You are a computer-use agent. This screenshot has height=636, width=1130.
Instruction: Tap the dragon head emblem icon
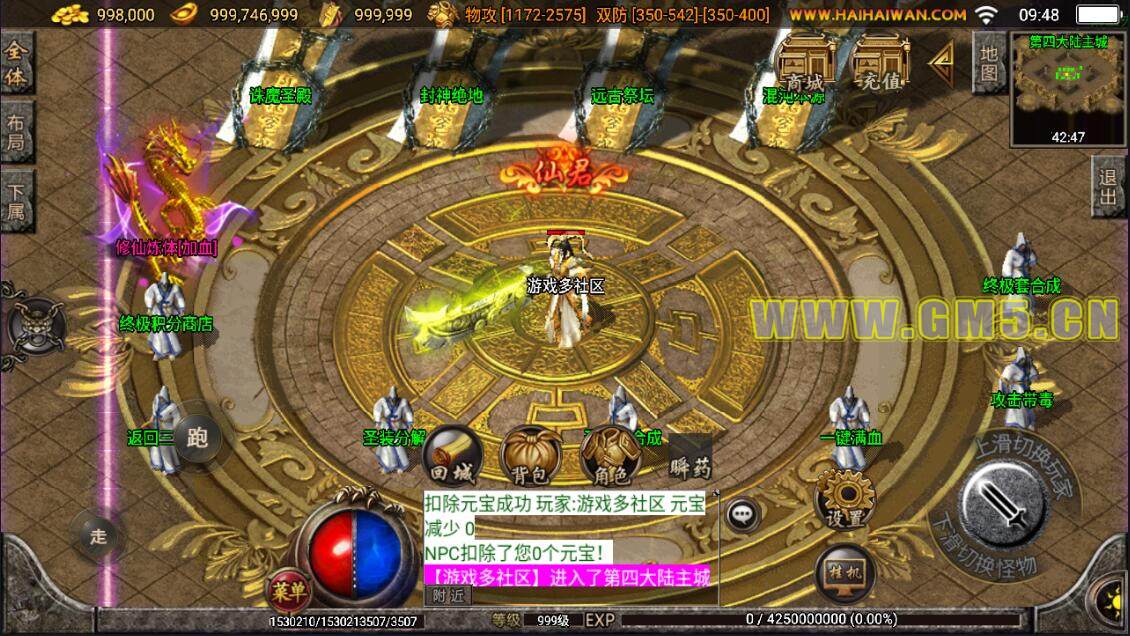click(x=36, y=324)
